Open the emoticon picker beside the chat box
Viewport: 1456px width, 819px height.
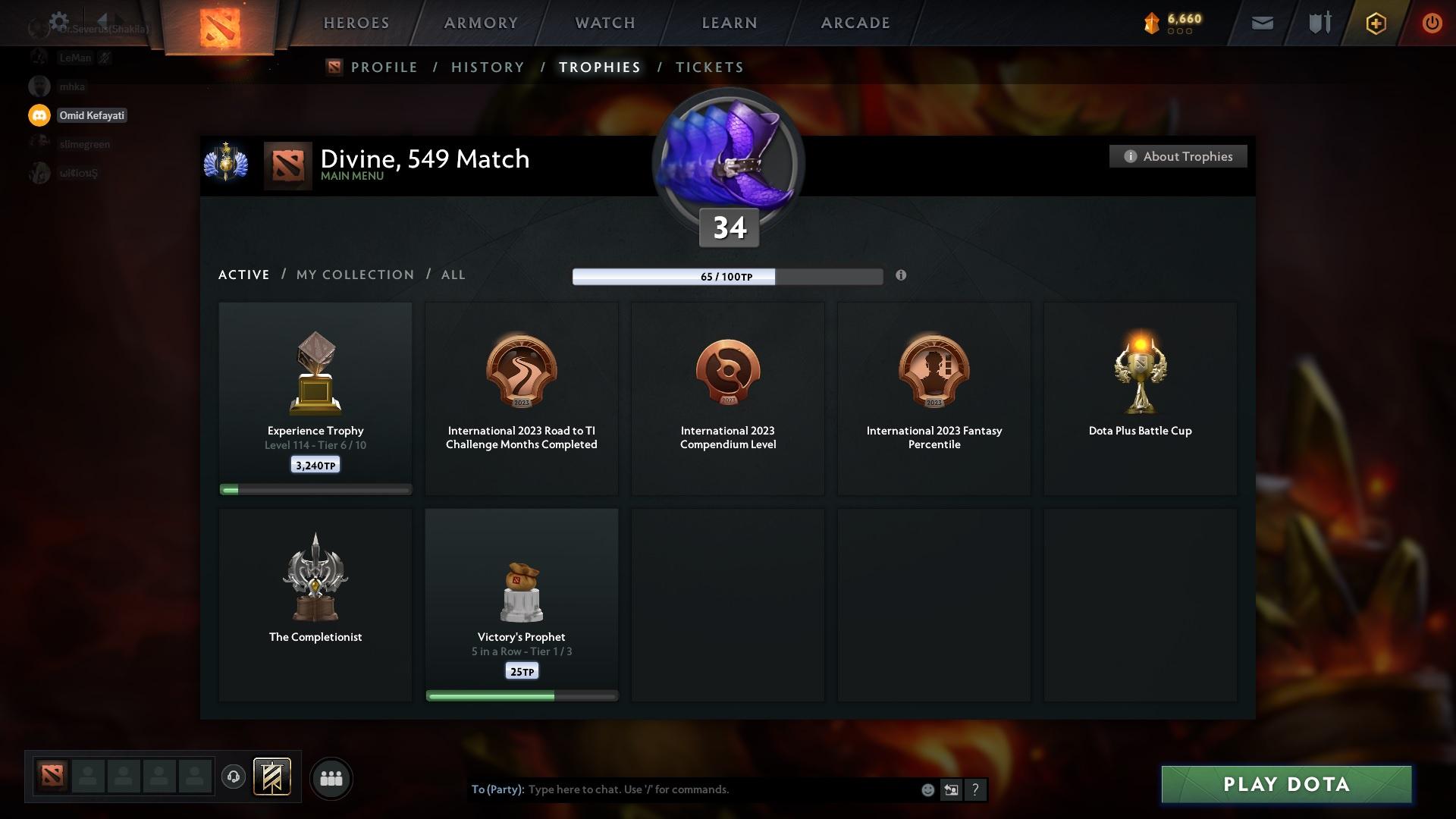[927, 789]
